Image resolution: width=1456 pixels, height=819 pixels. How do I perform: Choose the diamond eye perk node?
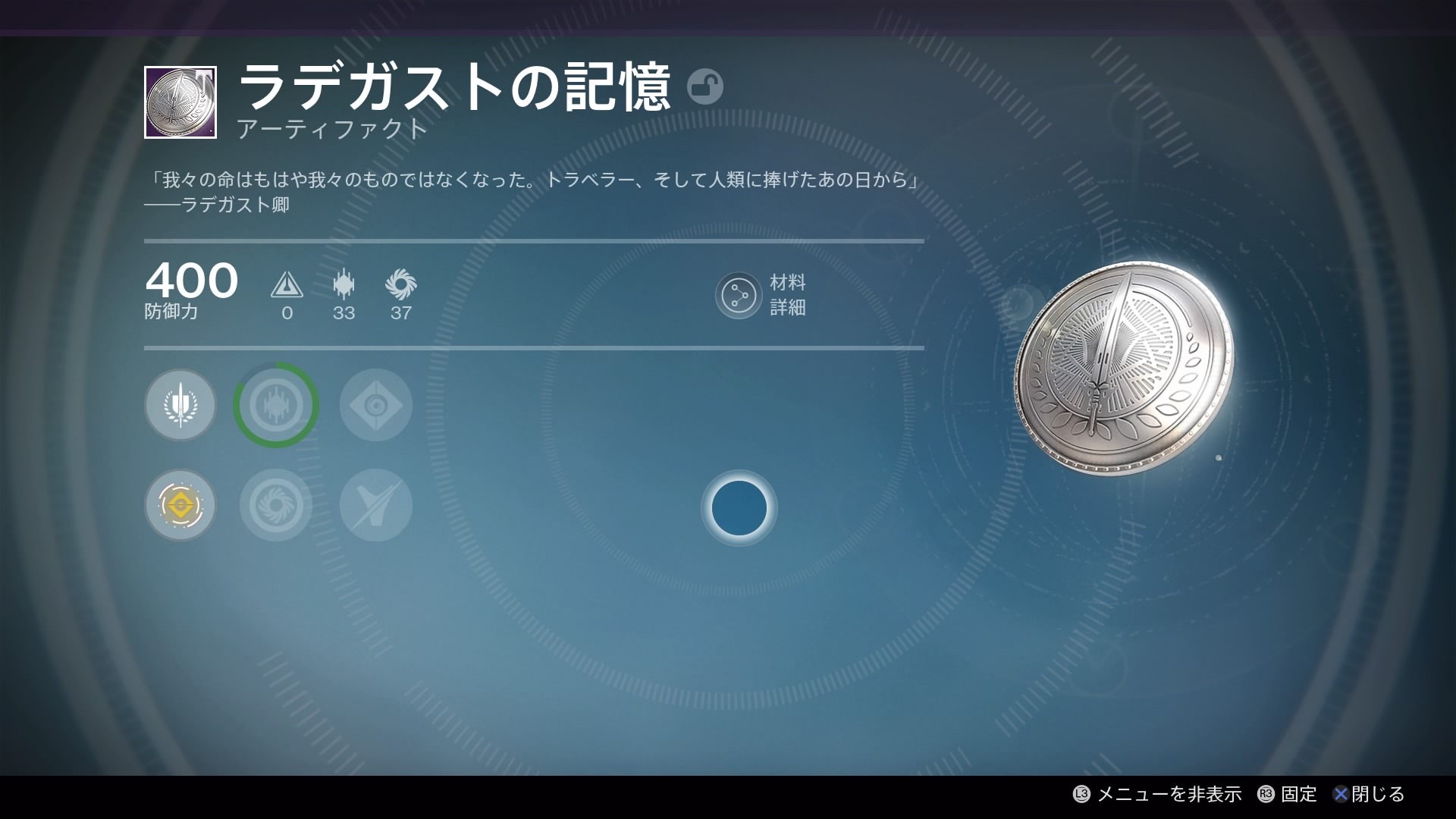pos(375,405)
